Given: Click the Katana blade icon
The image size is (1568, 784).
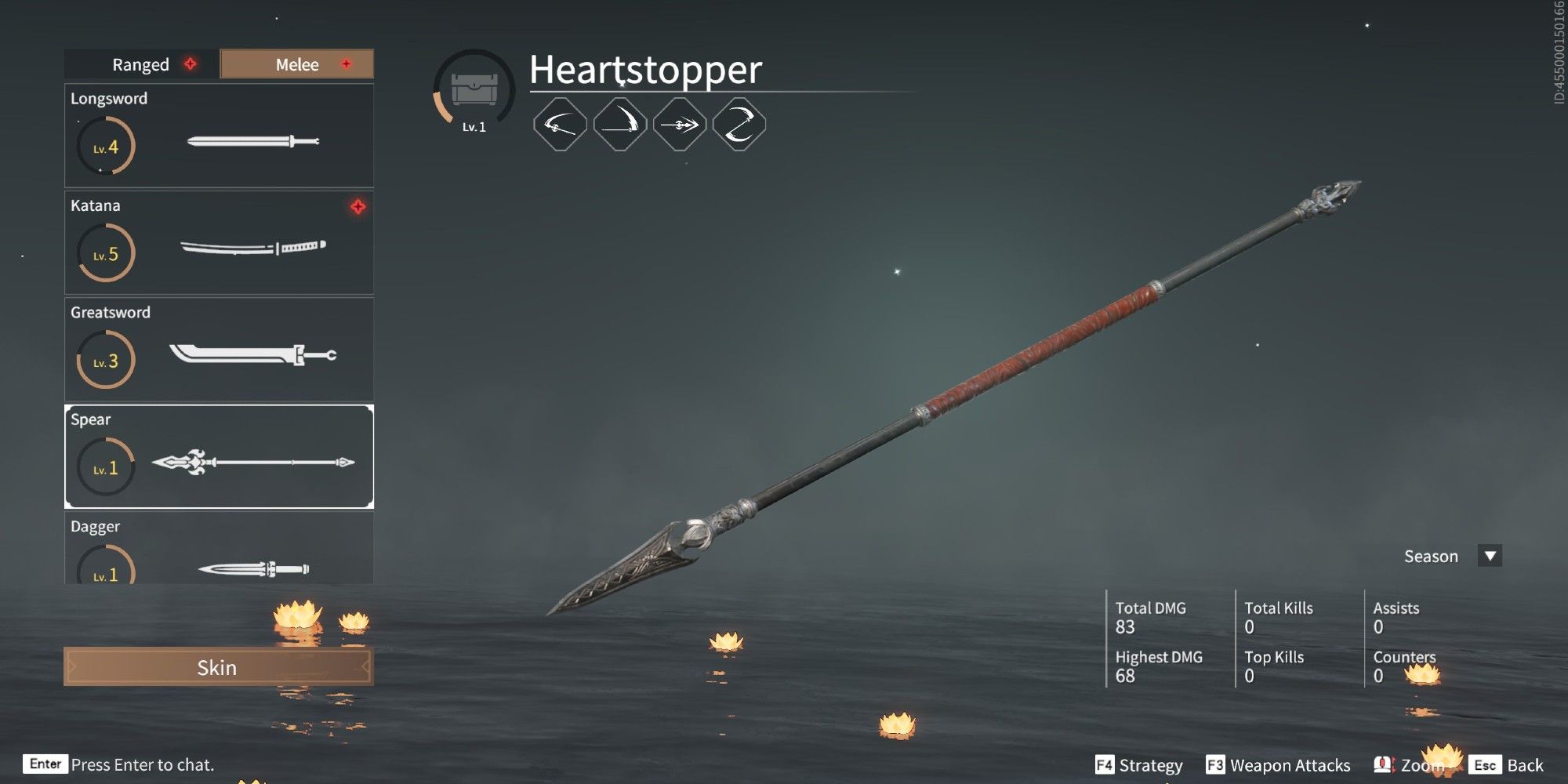Looking at the screenshot, I should click(251, 249).
